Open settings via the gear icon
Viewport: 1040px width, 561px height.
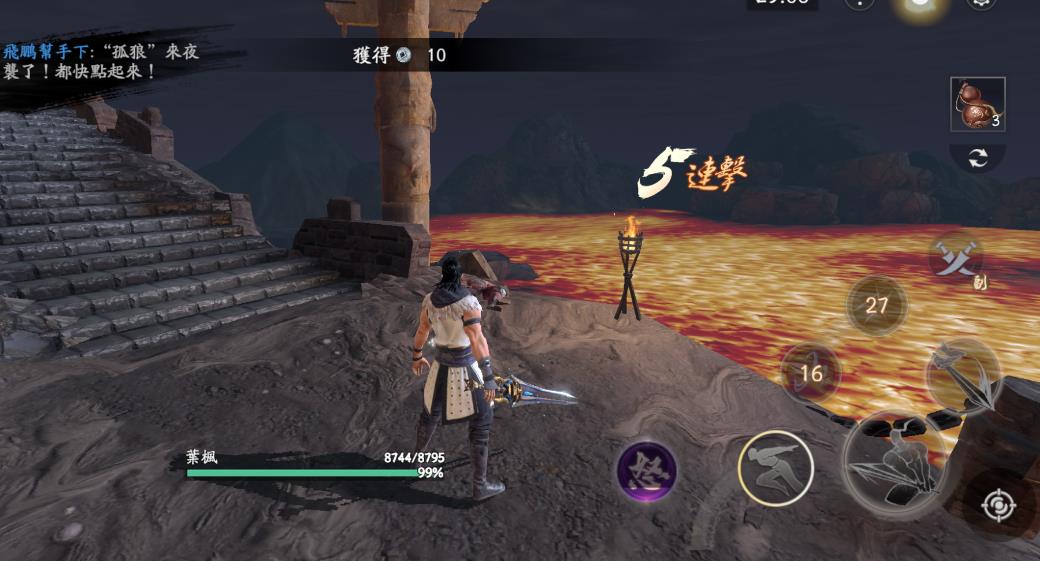981,3
